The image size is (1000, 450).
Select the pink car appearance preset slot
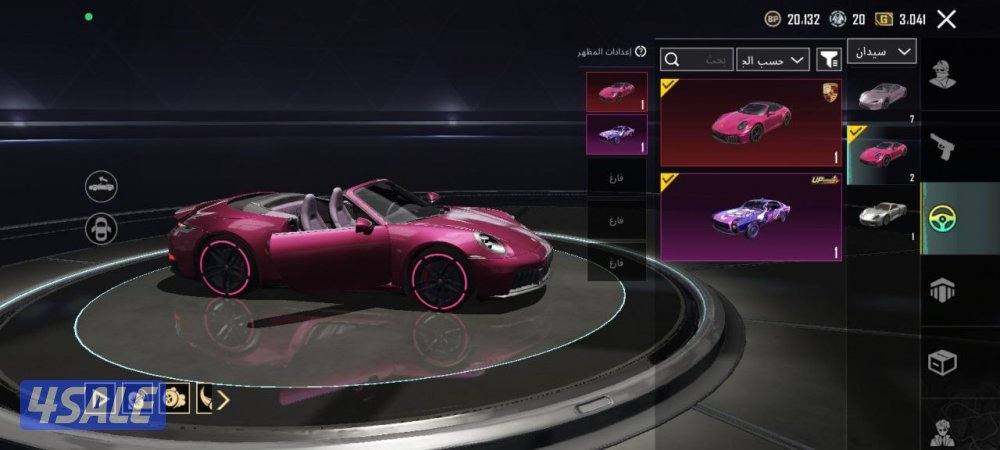pos(616,92)
